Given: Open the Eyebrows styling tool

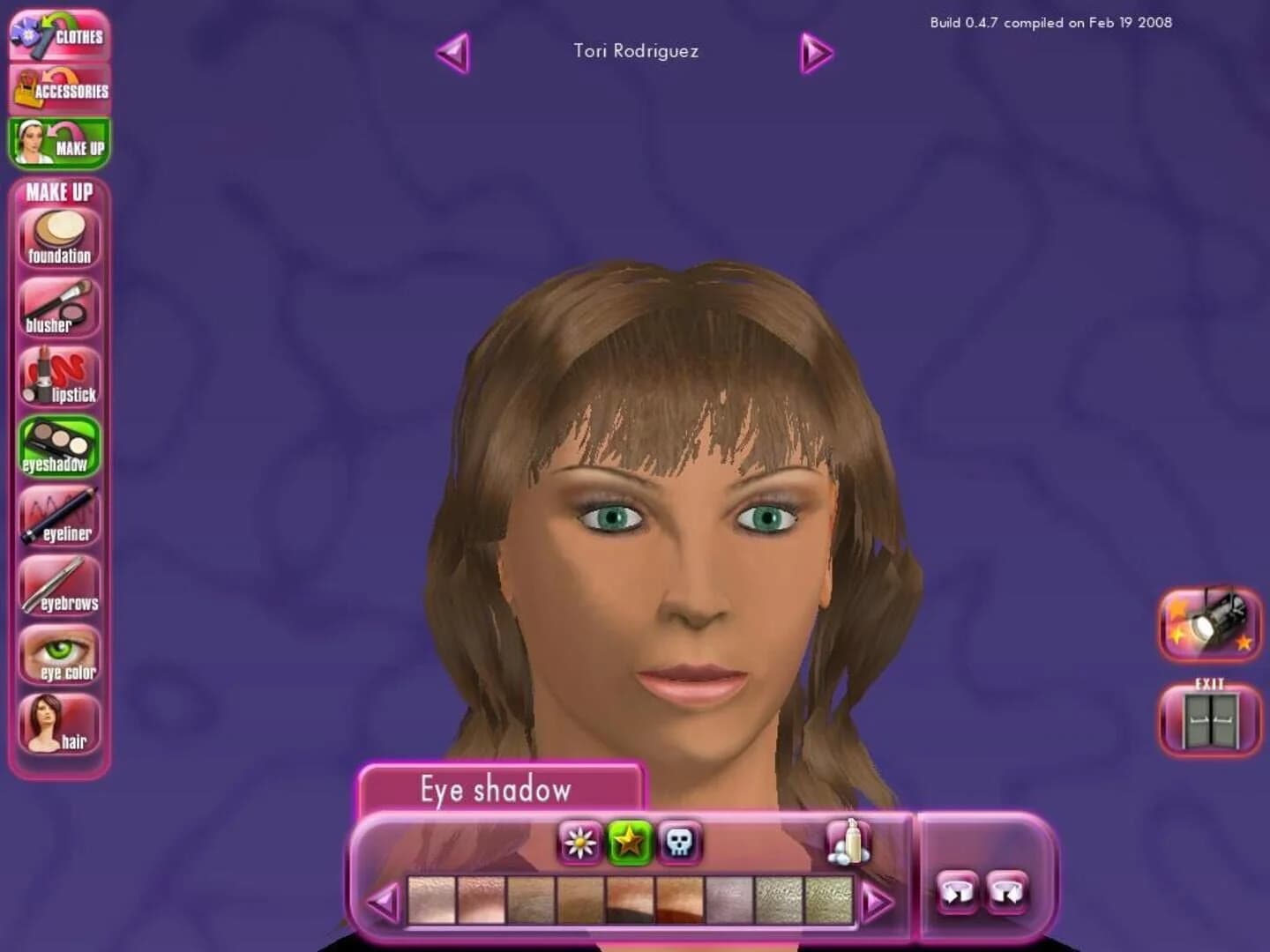Looking at the screenshot, I should click(58, 582).
